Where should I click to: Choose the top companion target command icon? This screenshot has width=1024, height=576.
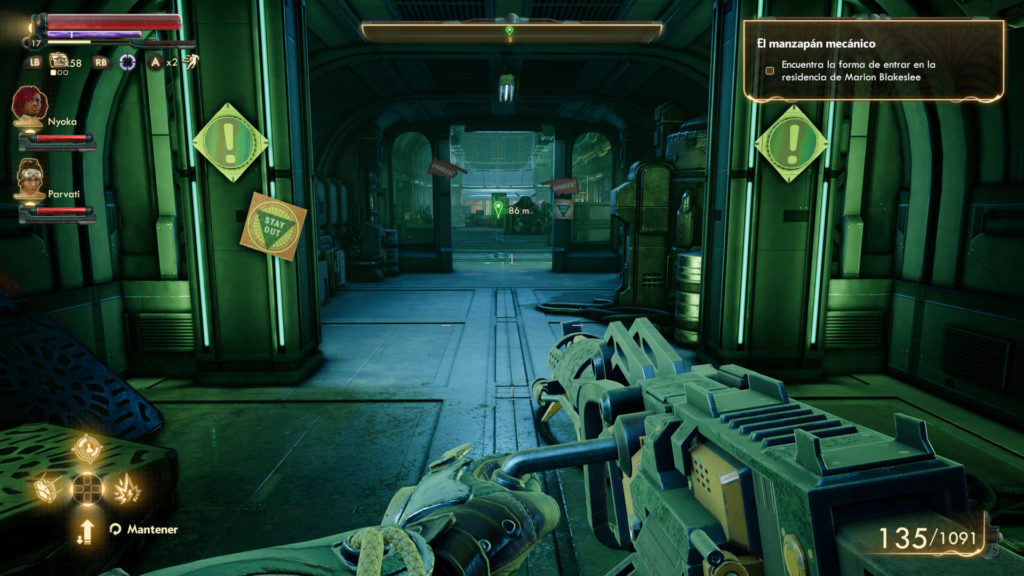click(87, 449)
